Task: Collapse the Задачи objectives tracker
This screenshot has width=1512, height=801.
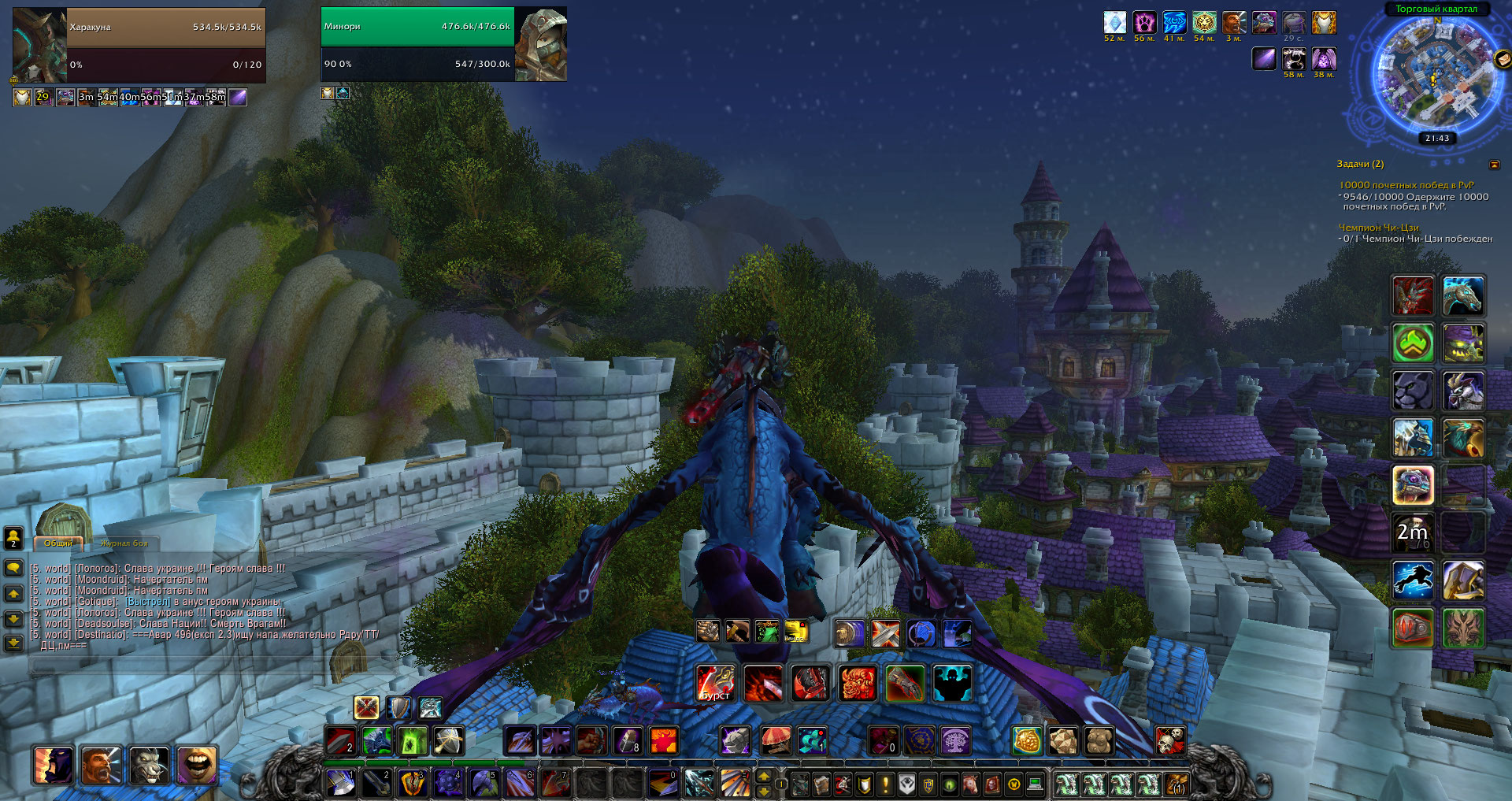Action: point(1494,165)
